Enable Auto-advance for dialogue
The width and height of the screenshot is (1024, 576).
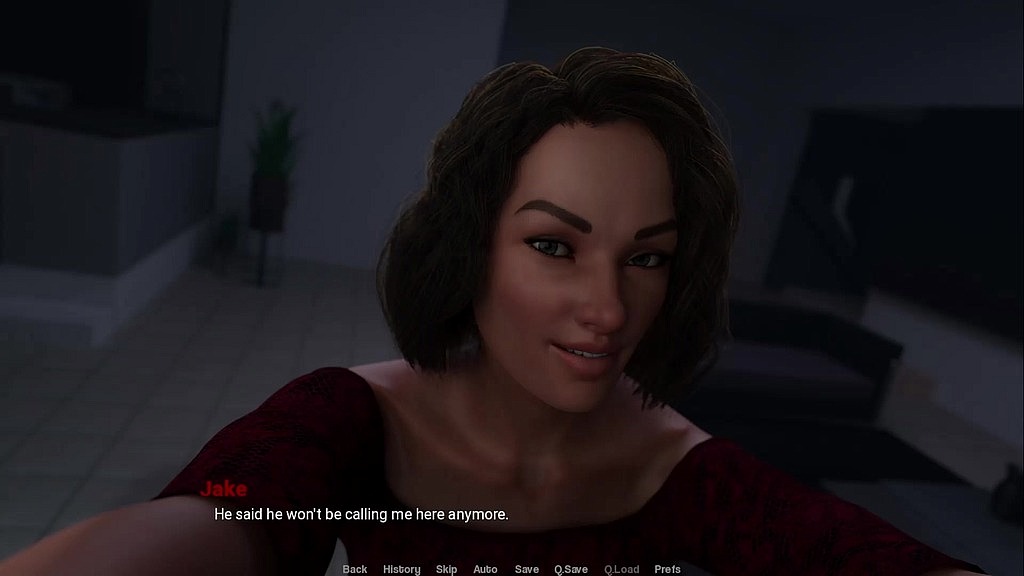pyautogui.click(x=485, y=569)
